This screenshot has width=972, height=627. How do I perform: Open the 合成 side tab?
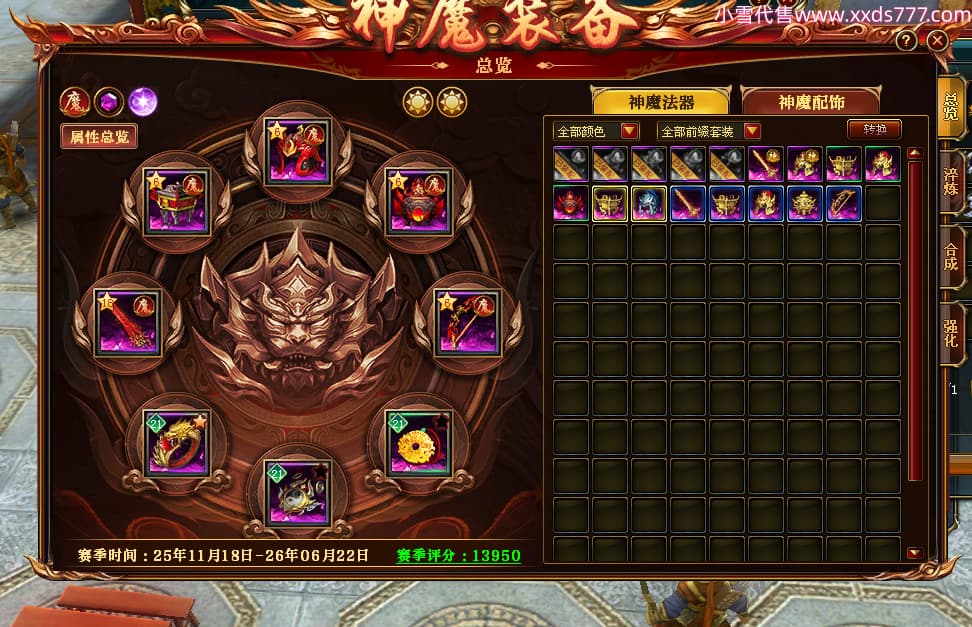click(951, 256)
